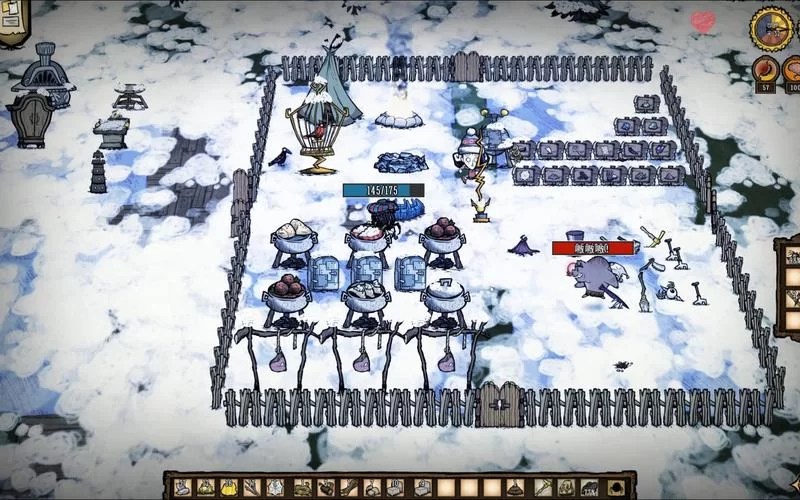Pick the white spider web inventory slot
Viewport: 800px width, 500px height.
[x=274, y=488]
